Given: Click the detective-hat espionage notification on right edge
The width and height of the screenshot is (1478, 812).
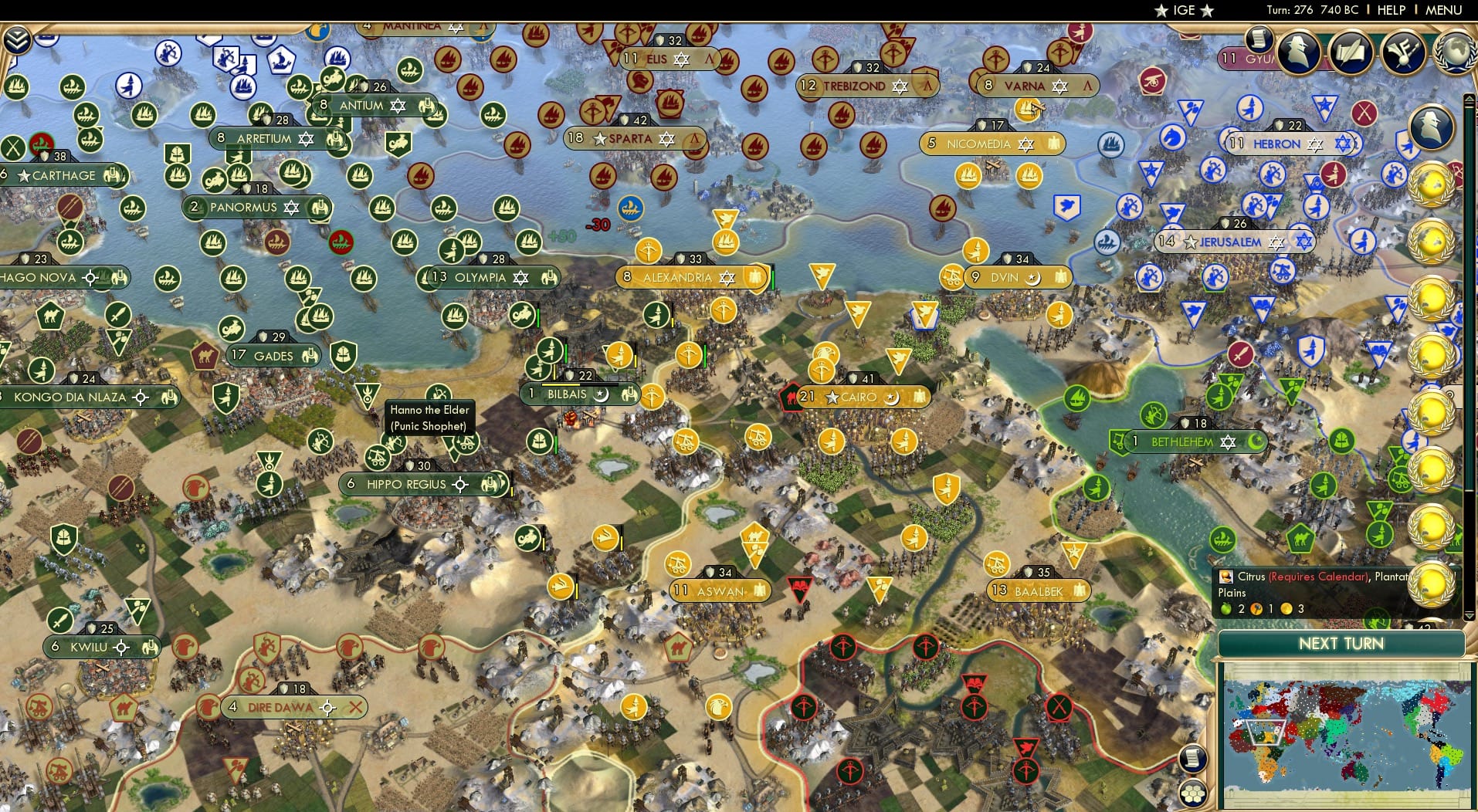Looking at the screenshot, I should [1432, 125].
